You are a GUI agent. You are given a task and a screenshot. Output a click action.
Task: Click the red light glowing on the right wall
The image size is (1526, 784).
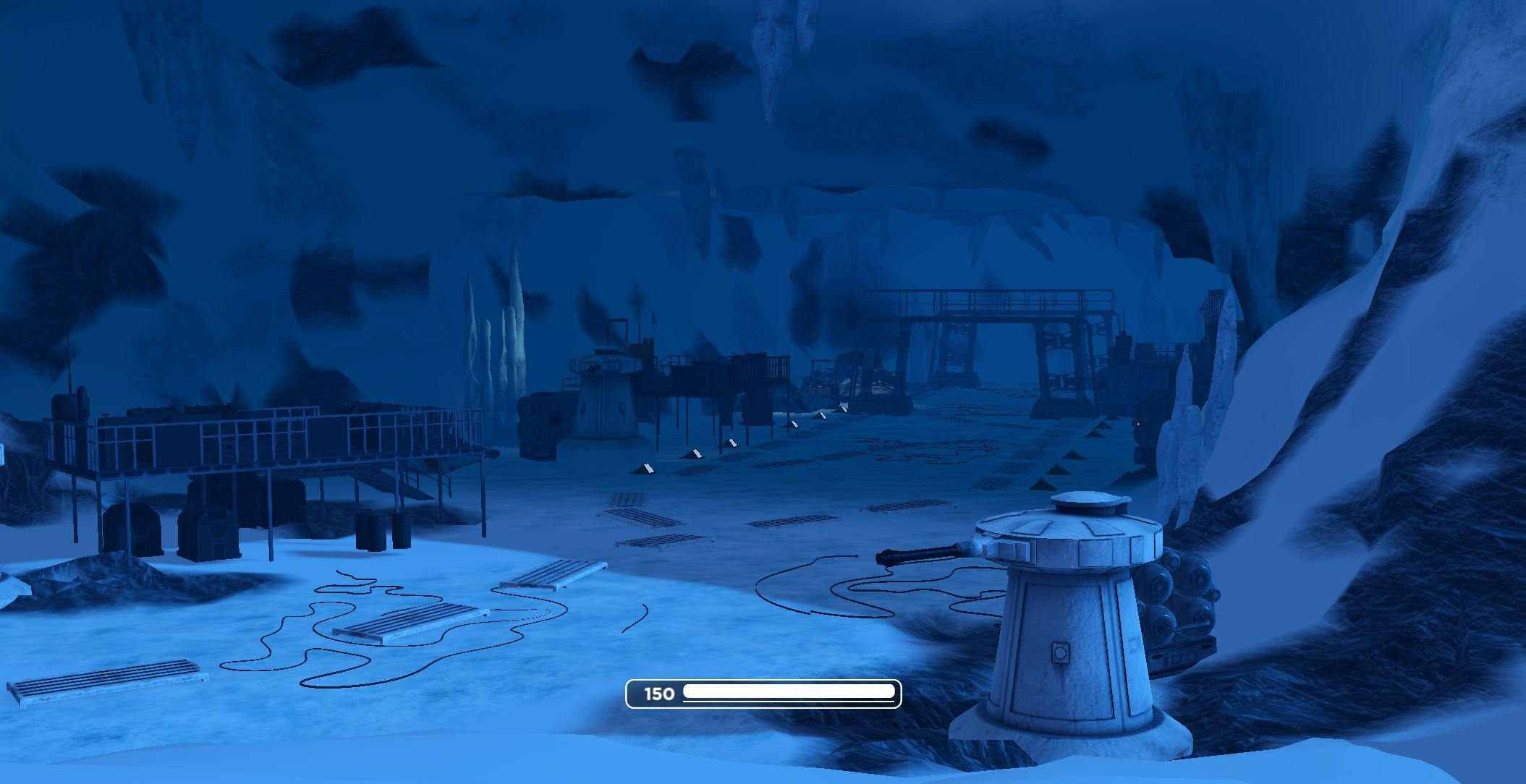(1137, 425)
